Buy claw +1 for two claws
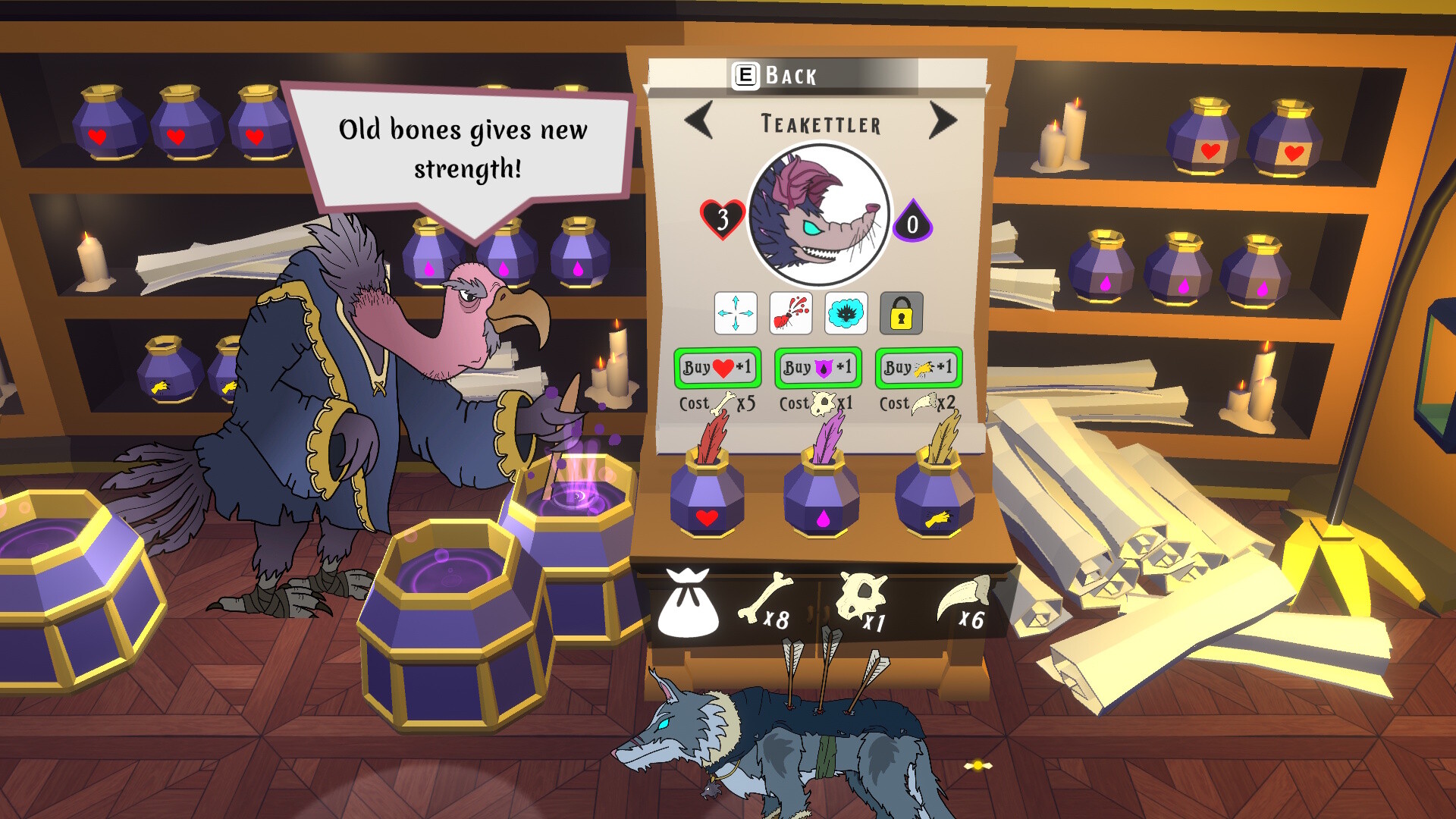The height and width of the screenshot is (819, 1456). (917, 368)
